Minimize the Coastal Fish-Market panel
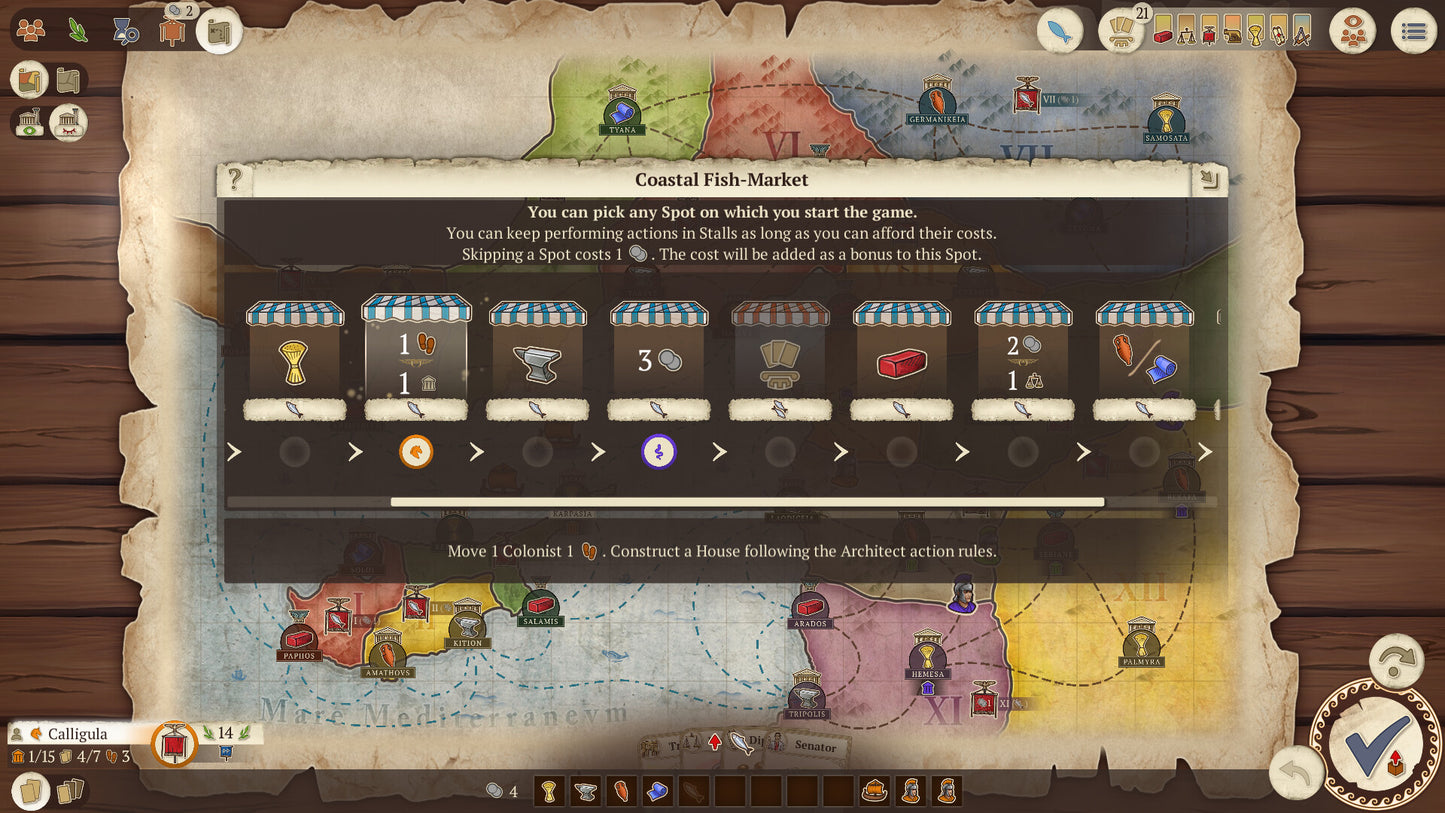The image size is (1445, 813). (x=1209, y=180)
